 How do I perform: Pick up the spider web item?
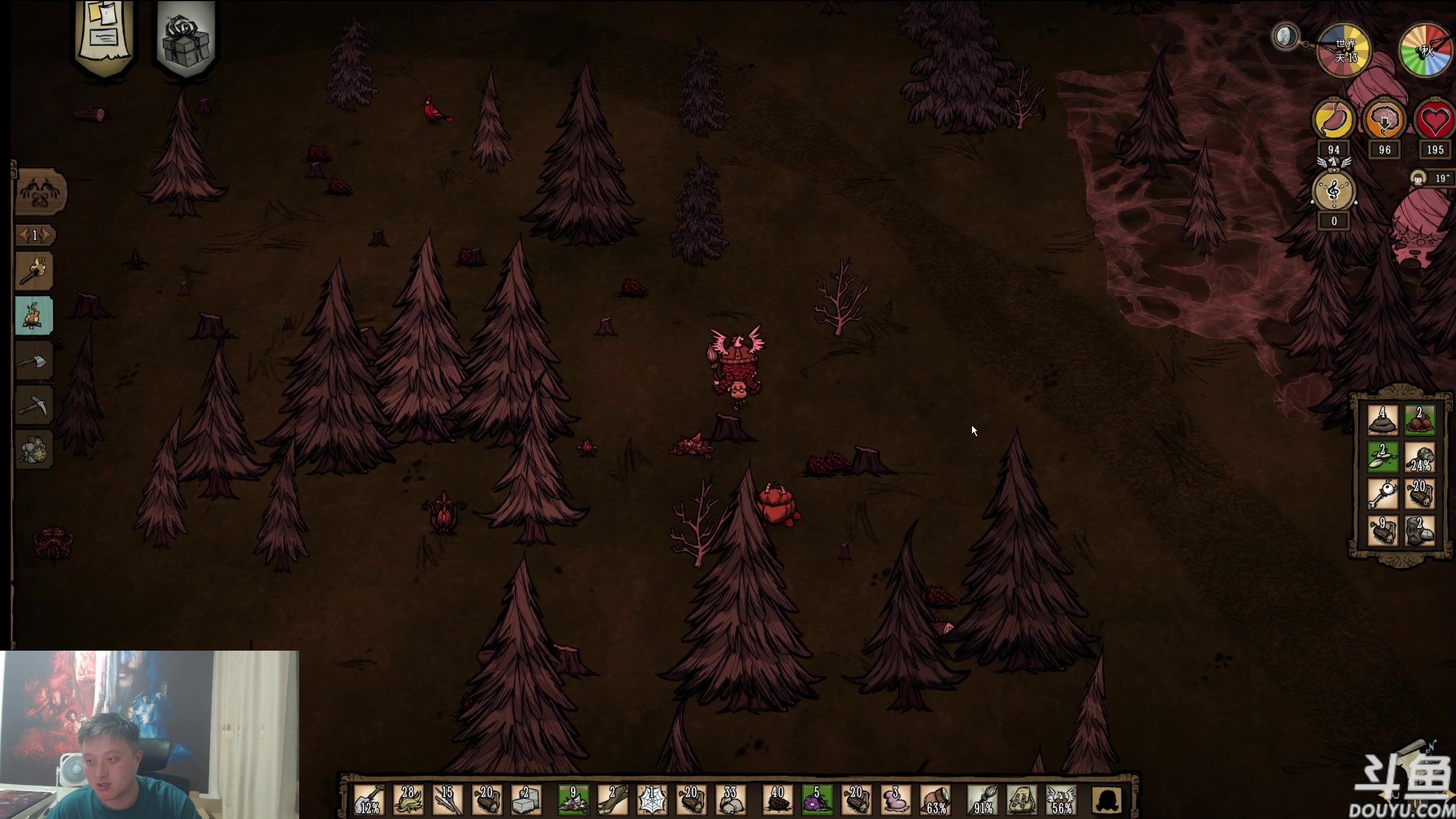(652, 800)
